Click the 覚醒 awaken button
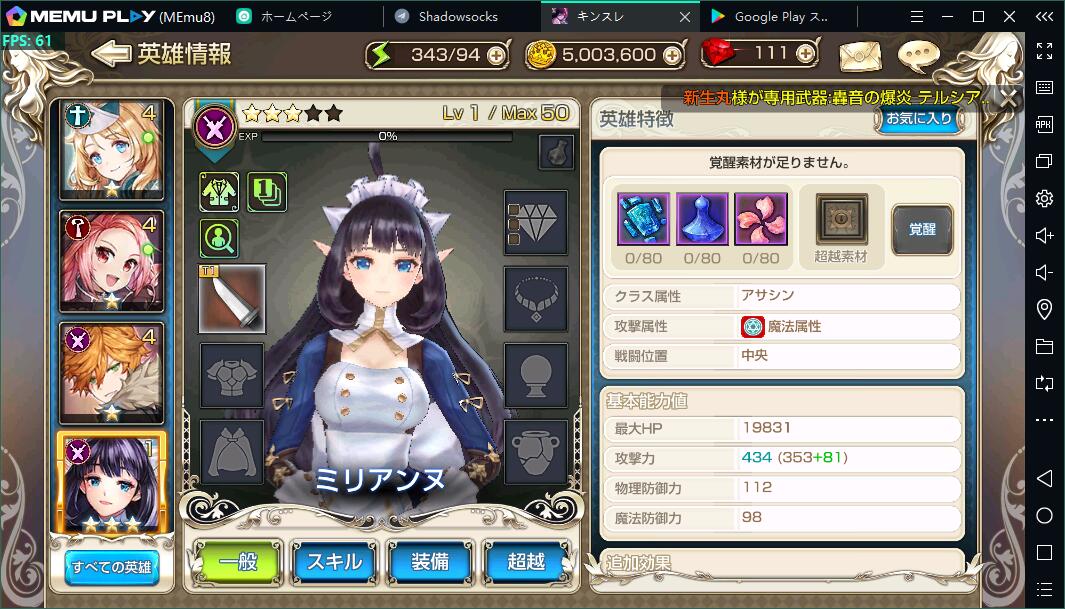Viewport: 1065px width, 609px height. point(921,229)
